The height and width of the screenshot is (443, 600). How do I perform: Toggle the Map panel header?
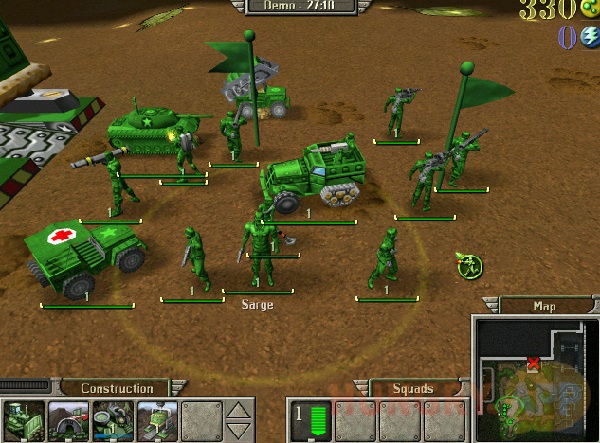pos(544,306)
